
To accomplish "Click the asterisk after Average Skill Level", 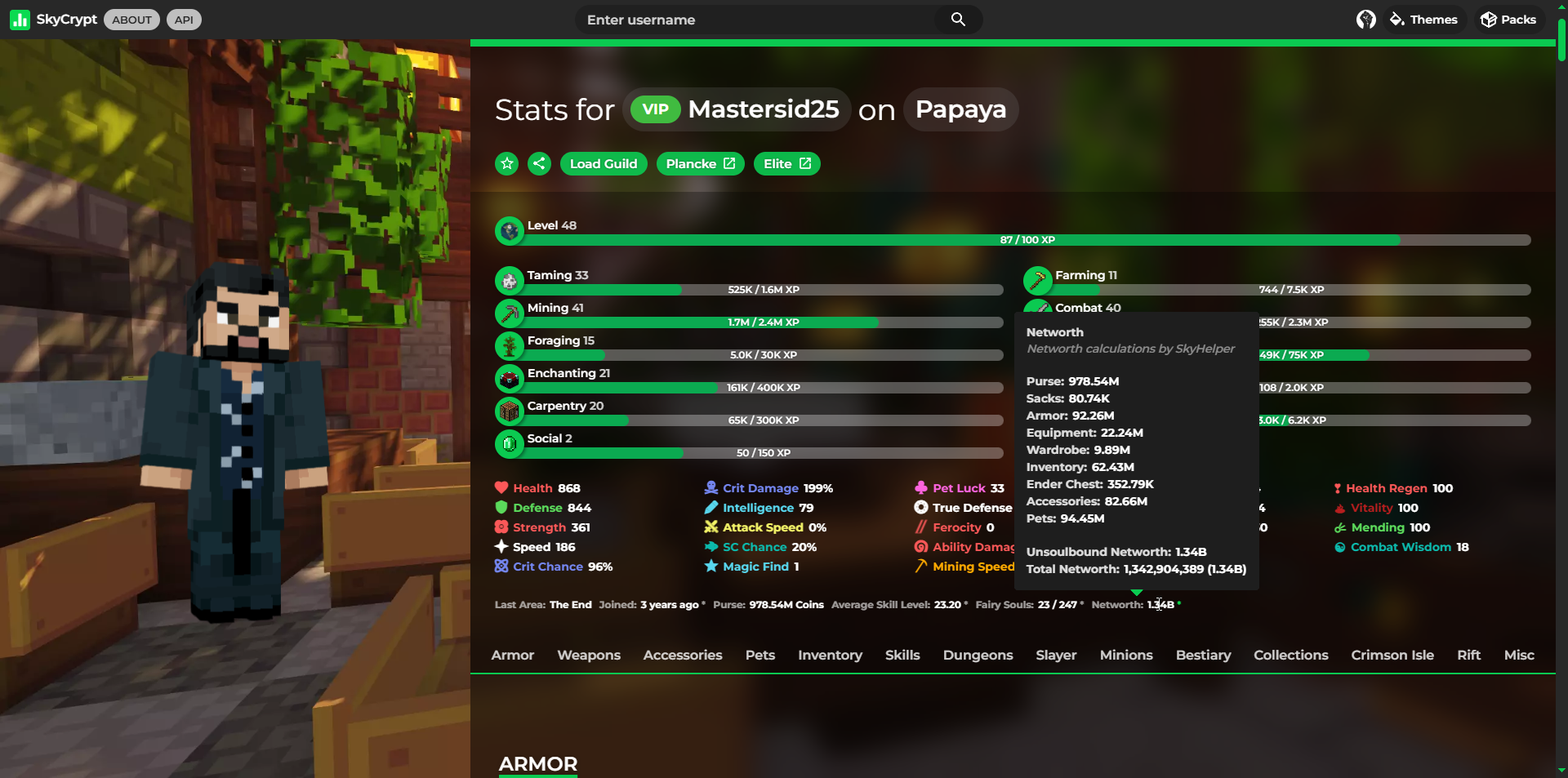I will pos(967,604).
